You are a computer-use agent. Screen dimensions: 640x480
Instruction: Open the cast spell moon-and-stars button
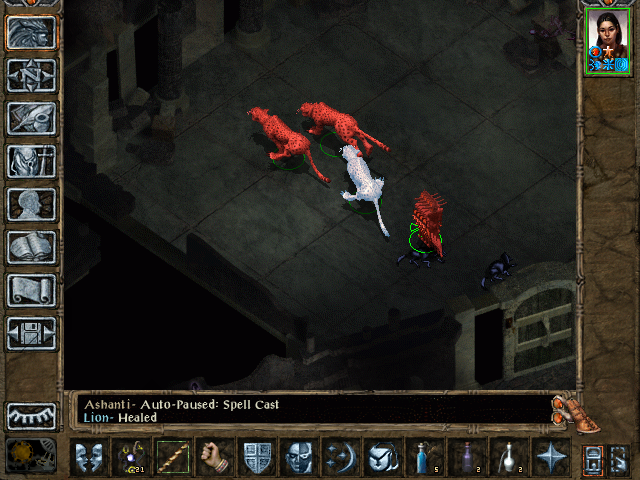point(341,457)
